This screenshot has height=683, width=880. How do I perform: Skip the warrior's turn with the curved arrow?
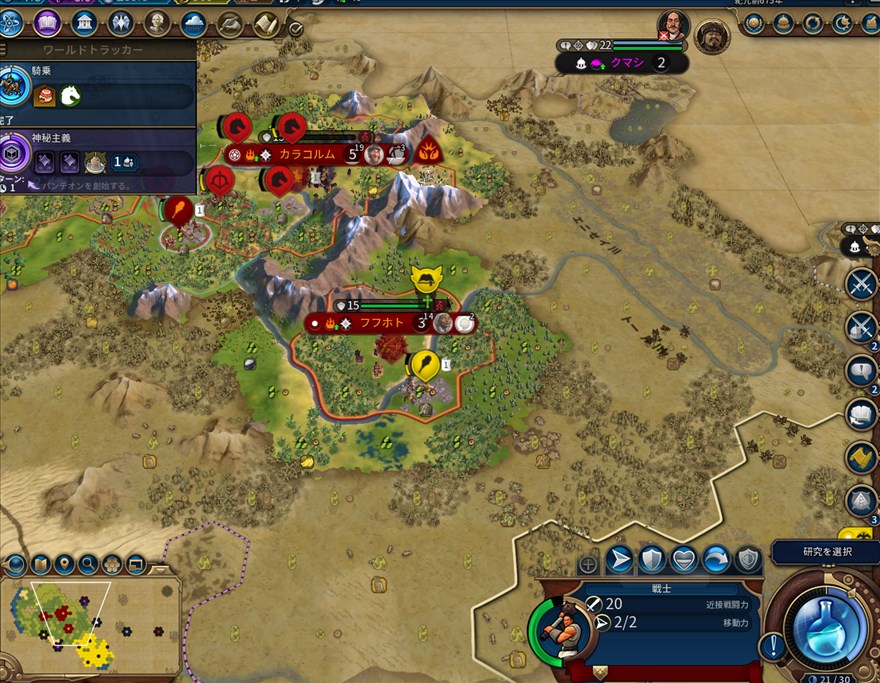[716, 559]
